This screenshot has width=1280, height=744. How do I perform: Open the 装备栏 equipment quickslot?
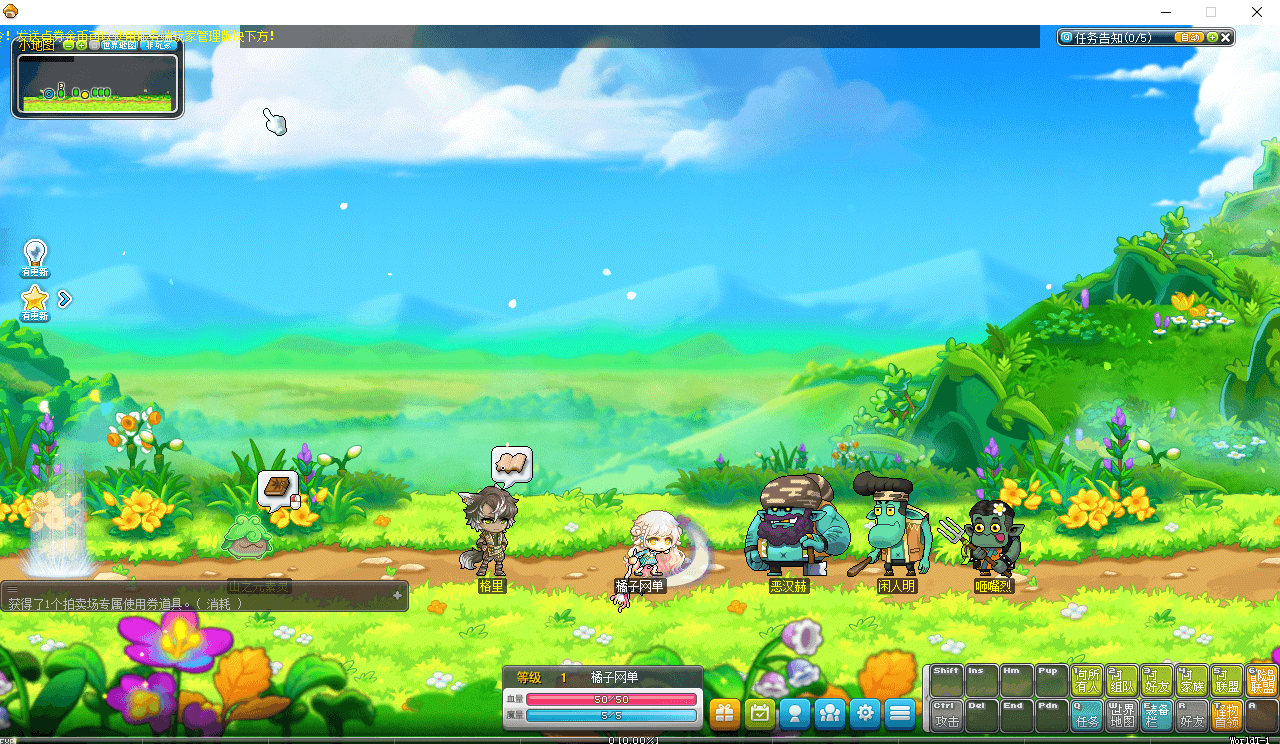pos(1157,714)
